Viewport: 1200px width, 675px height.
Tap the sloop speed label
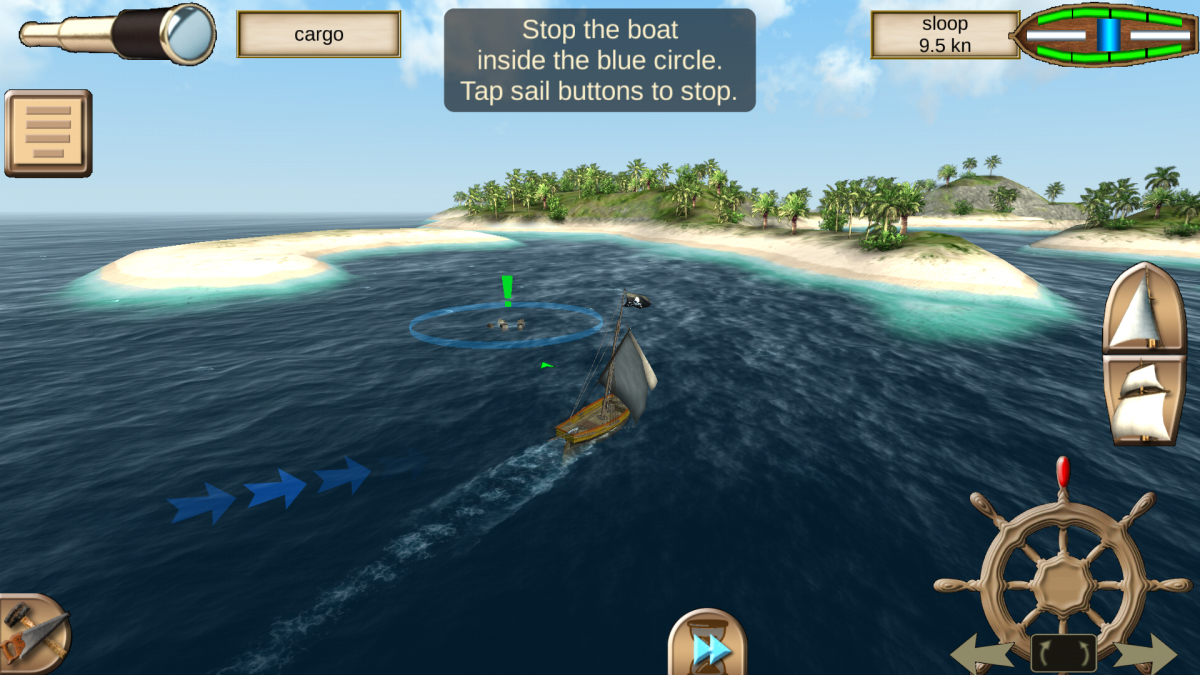944,35
